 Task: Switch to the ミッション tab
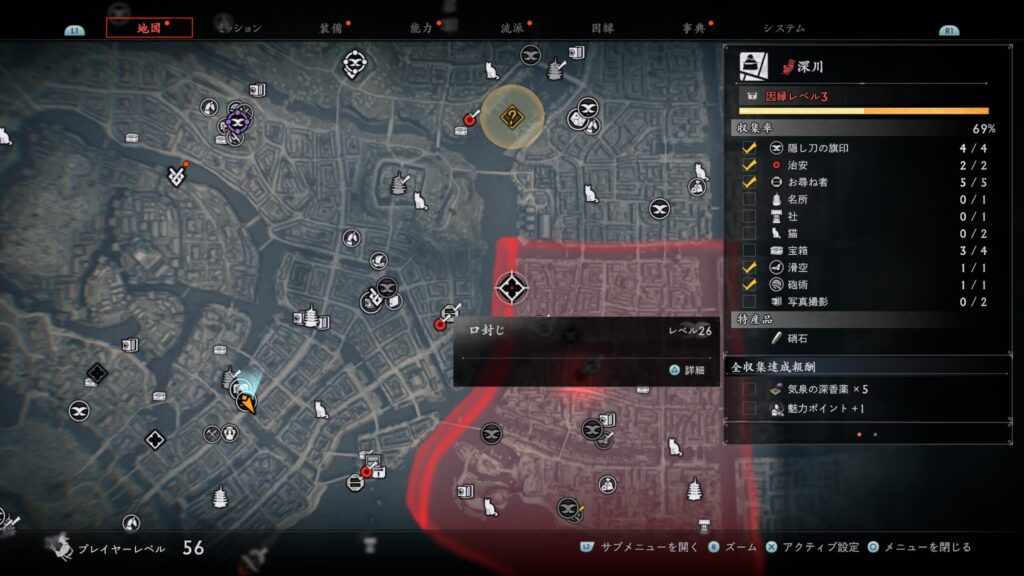(240, 29)
